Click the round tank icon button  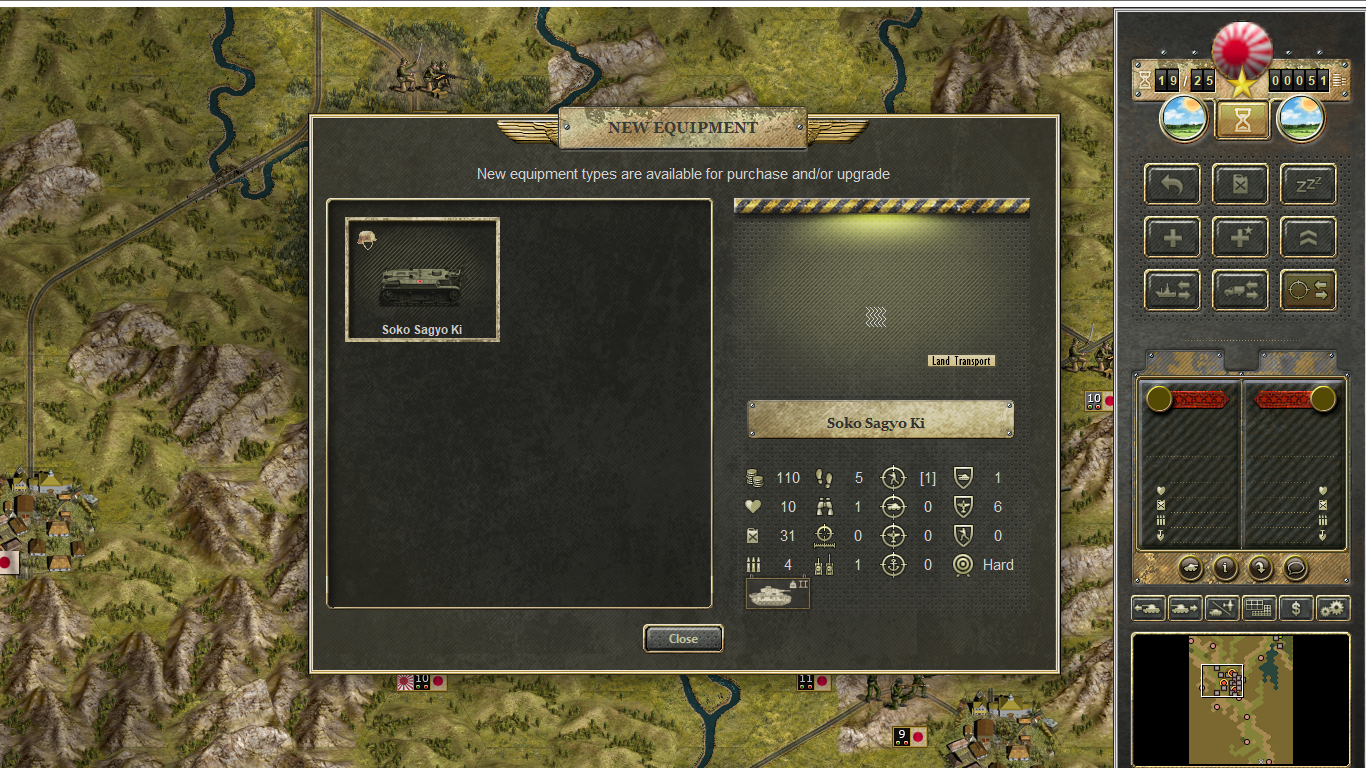coord(1190,568)
